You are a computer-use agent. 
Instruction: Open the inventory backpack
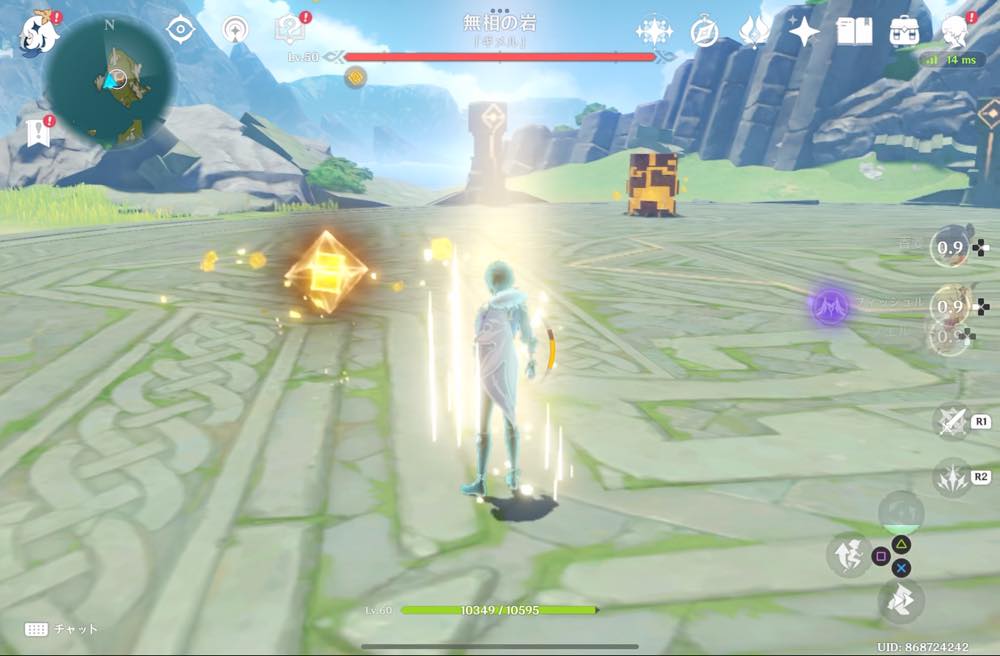pyautogui.click(x=905, y=32)
